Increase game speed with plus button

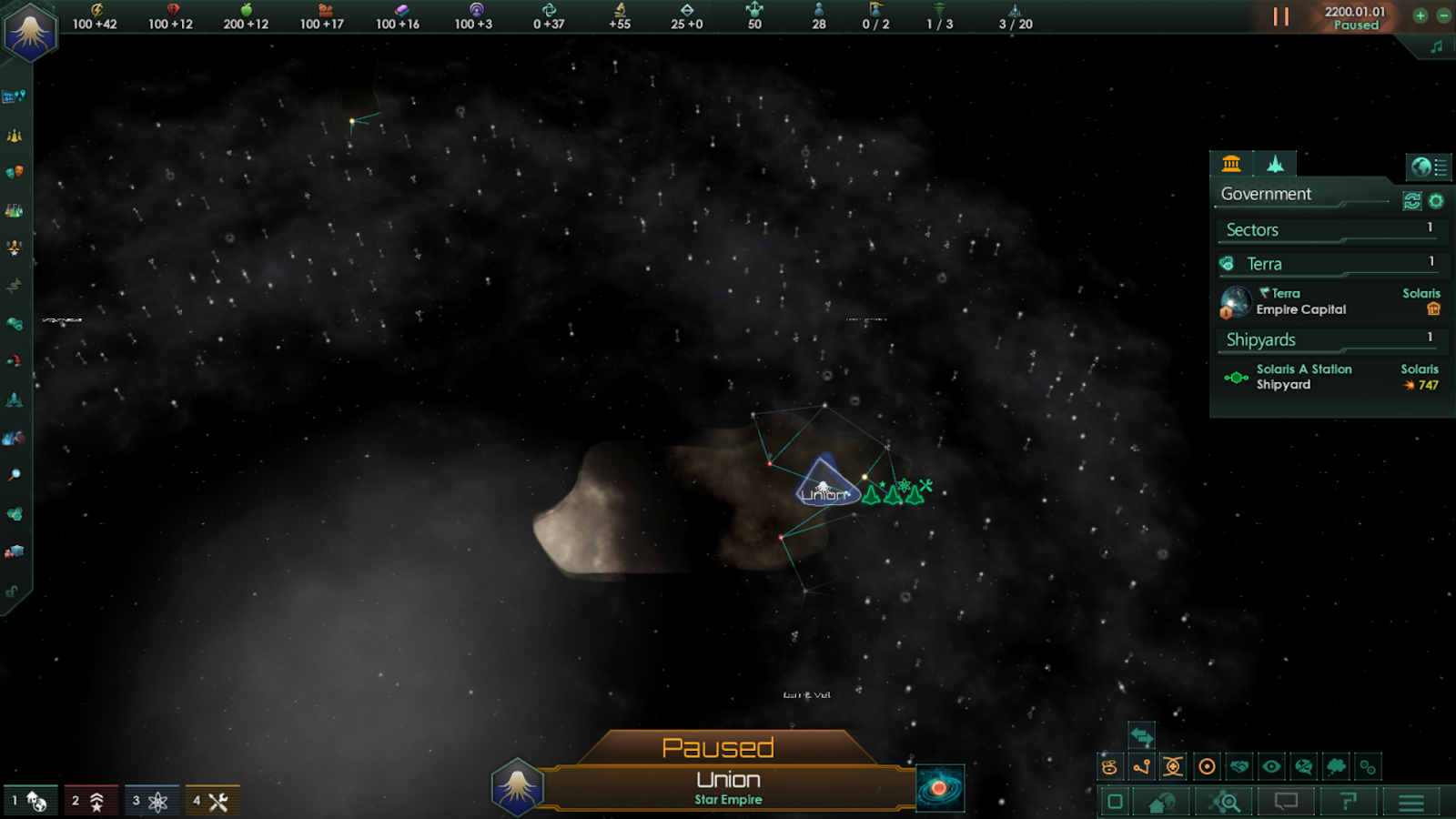pos(1420,15)
